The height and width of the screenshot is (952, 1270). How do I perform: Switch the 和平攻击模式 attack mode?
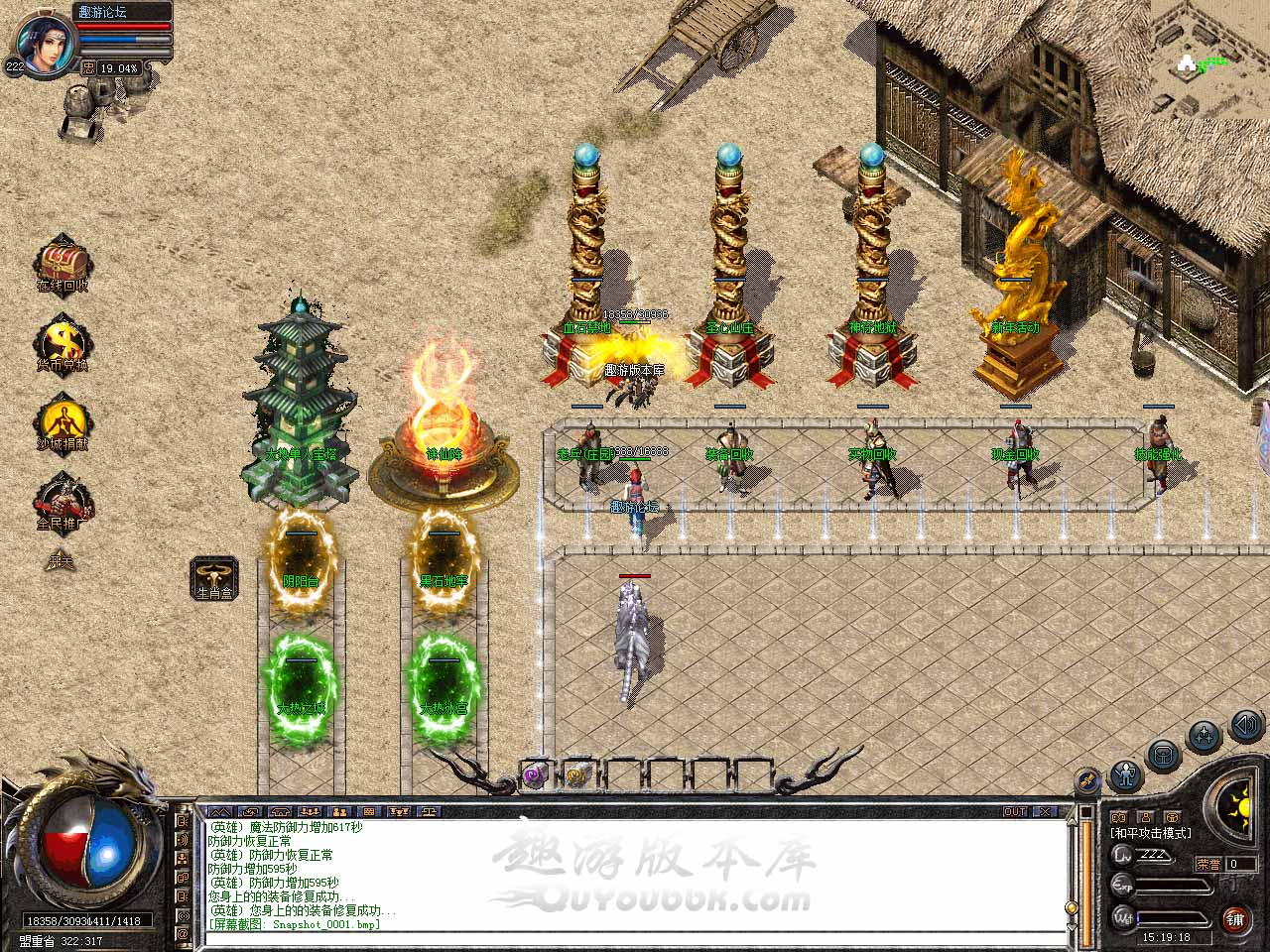(1151, 833)
